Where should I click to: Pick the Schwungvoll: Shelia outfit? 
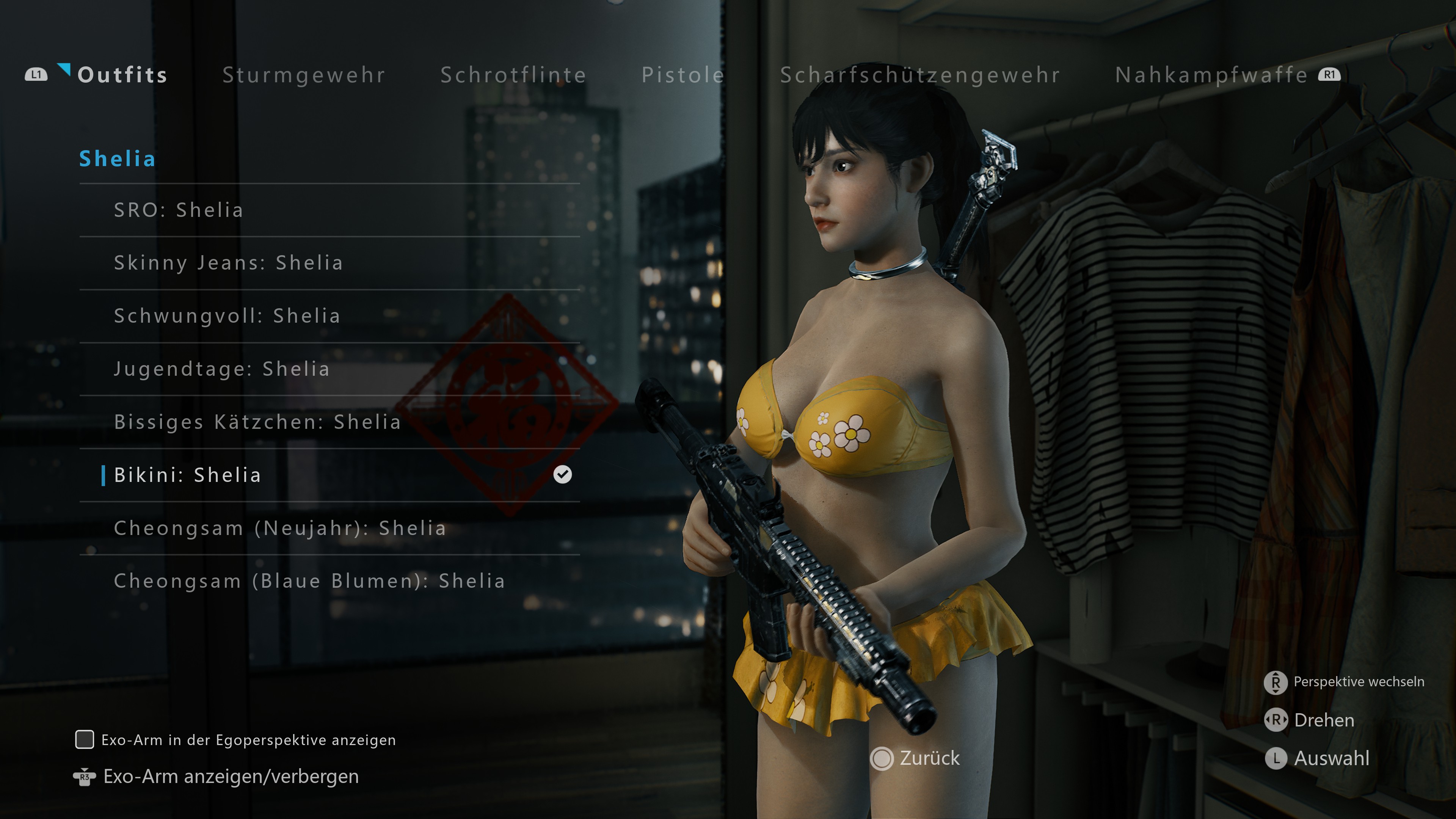[227, 316]
